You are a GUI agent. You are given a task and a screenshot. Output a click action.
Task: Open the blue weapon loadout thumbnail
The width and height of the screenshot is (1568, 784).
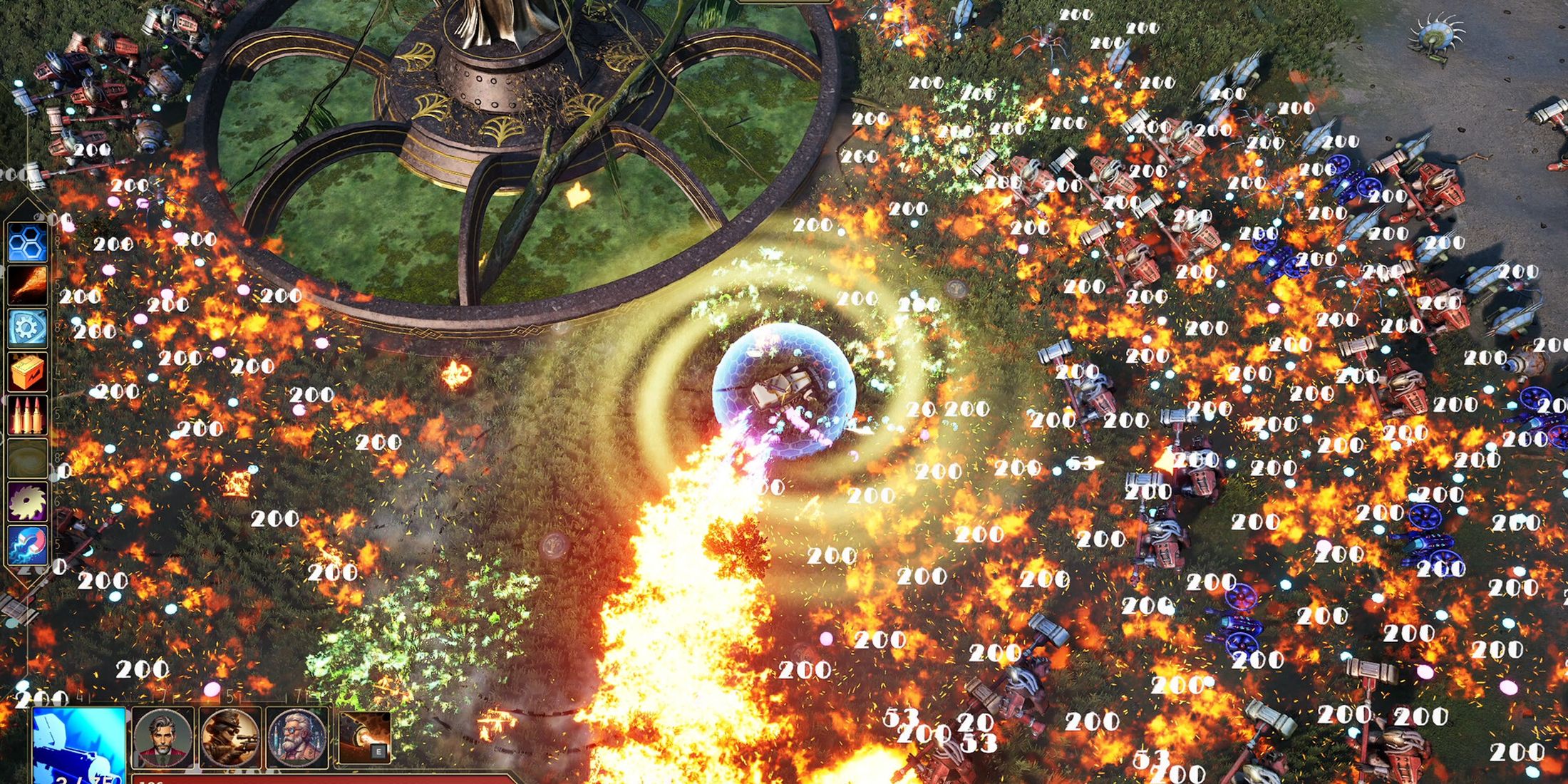[x=78, y=741]
